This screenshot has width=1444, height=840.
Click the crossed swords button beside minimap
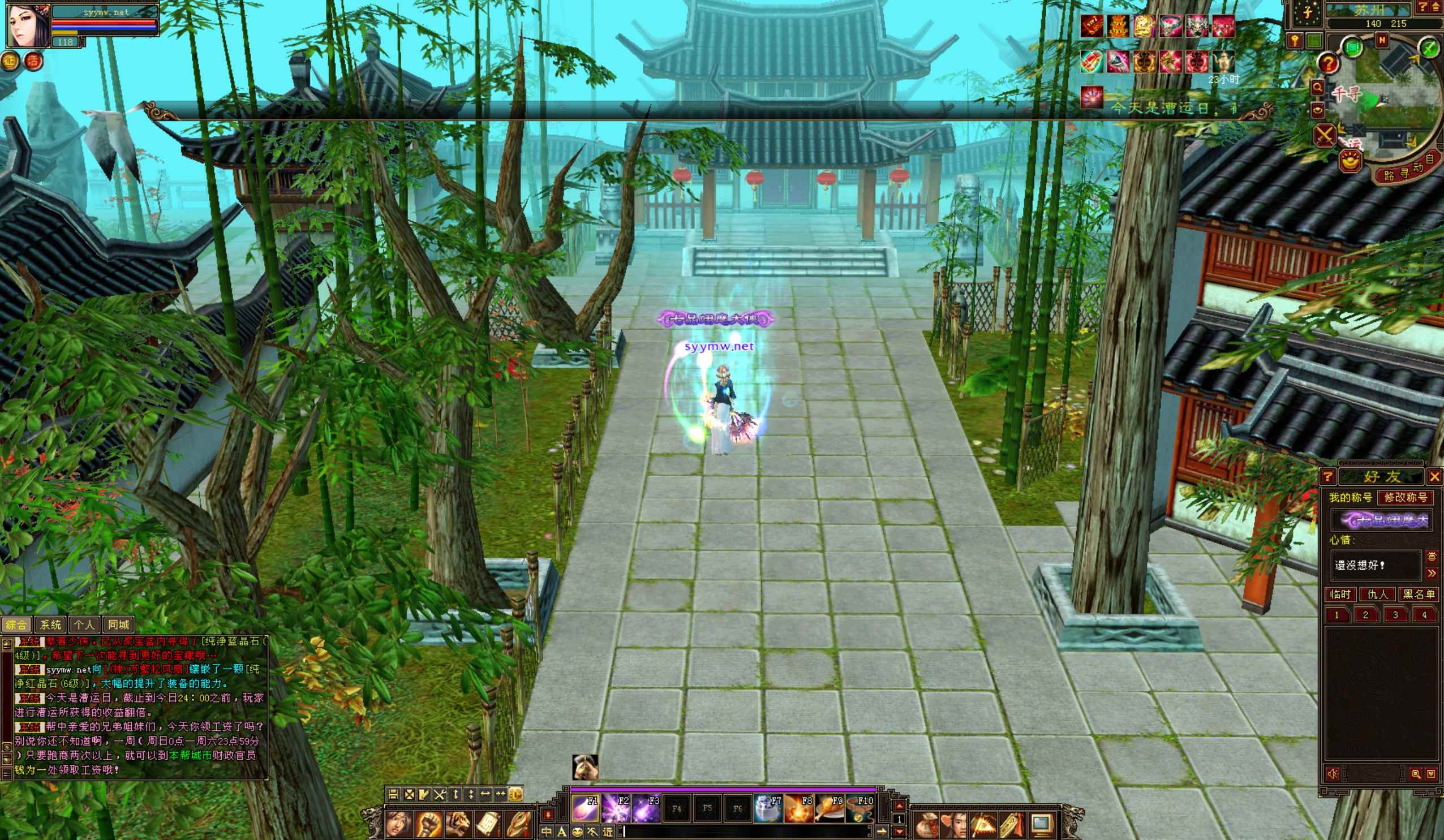(1324, 136)
